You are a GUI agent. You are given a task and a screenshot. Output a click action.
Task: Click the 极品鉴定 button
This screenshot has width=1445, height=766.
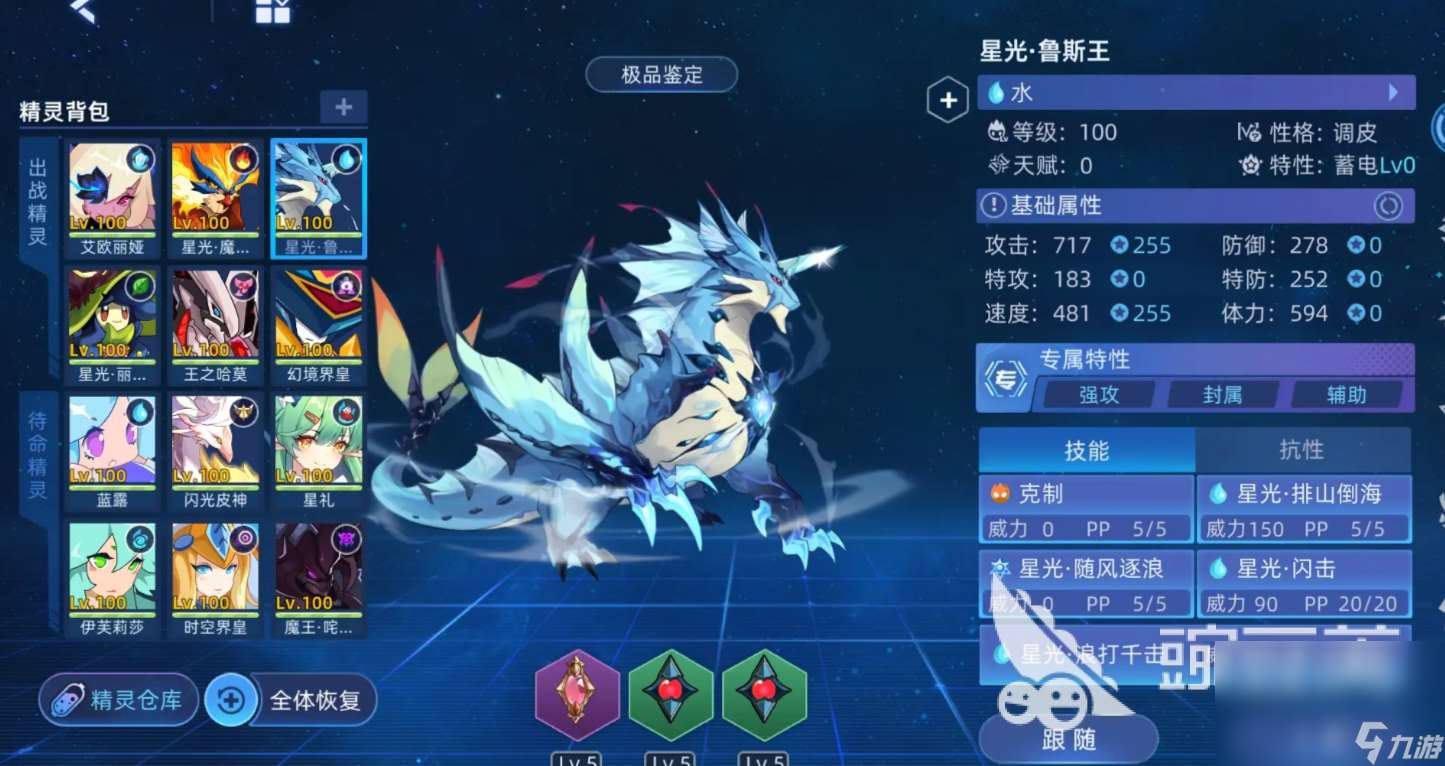pyautogui.click(x=661, y=75)
